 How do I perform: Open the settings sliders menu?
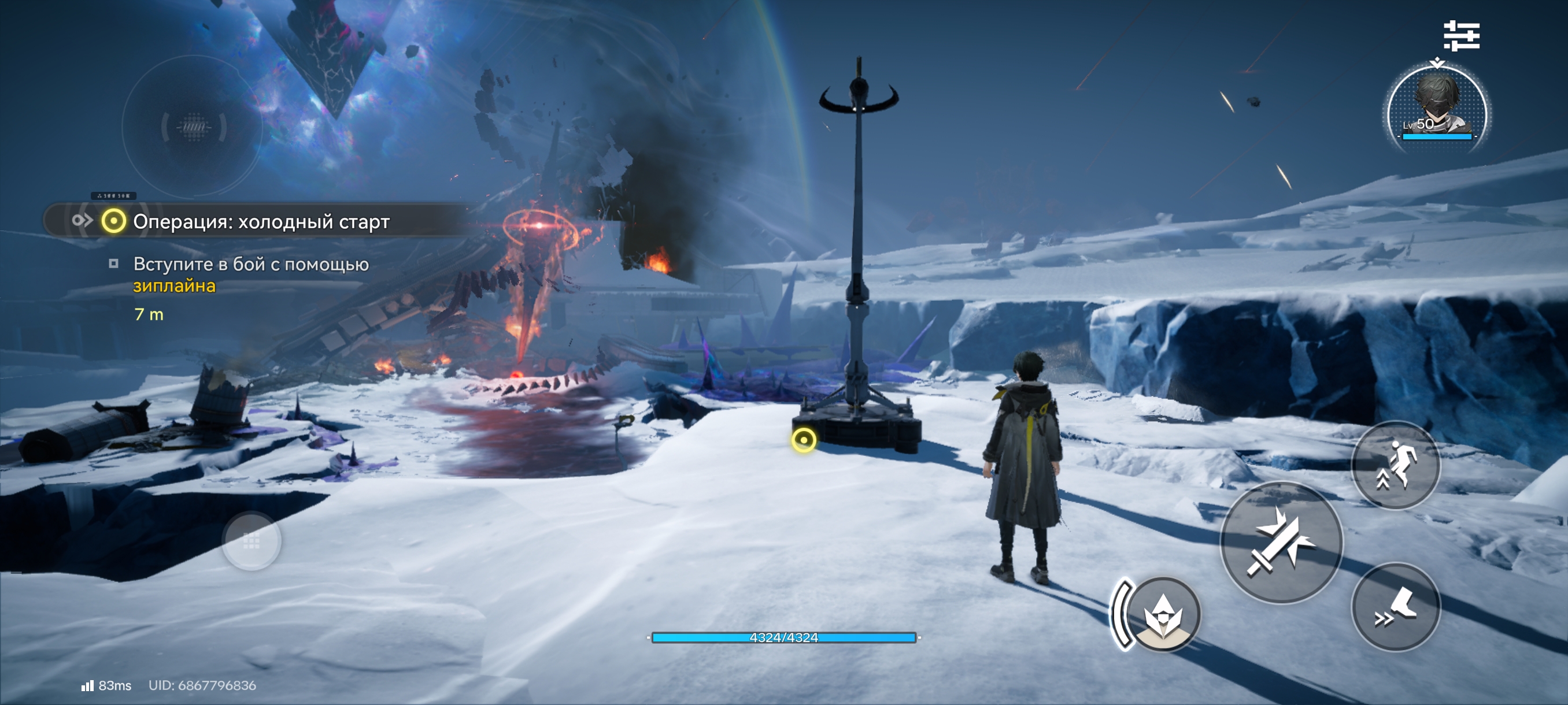[1462, 35]
